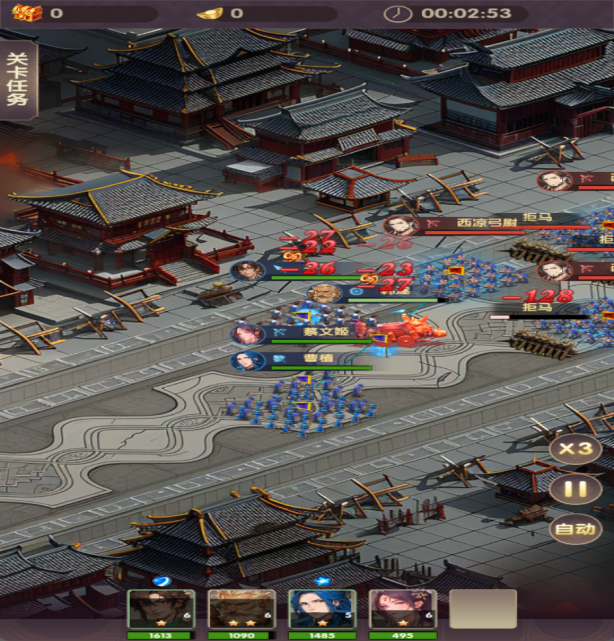Select the blond hero card with 1090 troops
The height and width of the screenshot is (641, 614).
click(x=241, y=609)
